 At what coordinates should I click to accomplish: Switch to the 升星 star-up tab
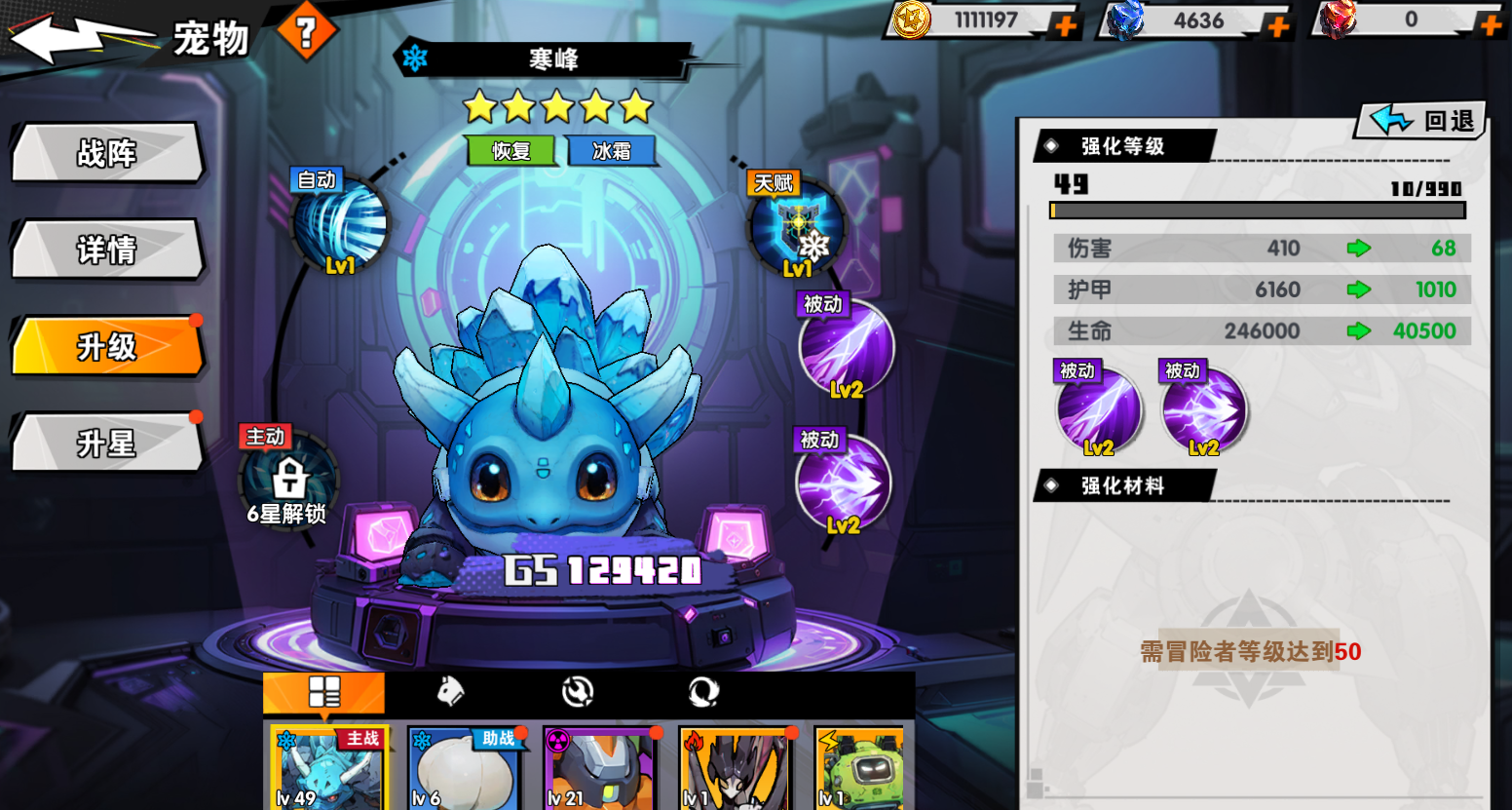pyautogui.click(x=107, y=444)
